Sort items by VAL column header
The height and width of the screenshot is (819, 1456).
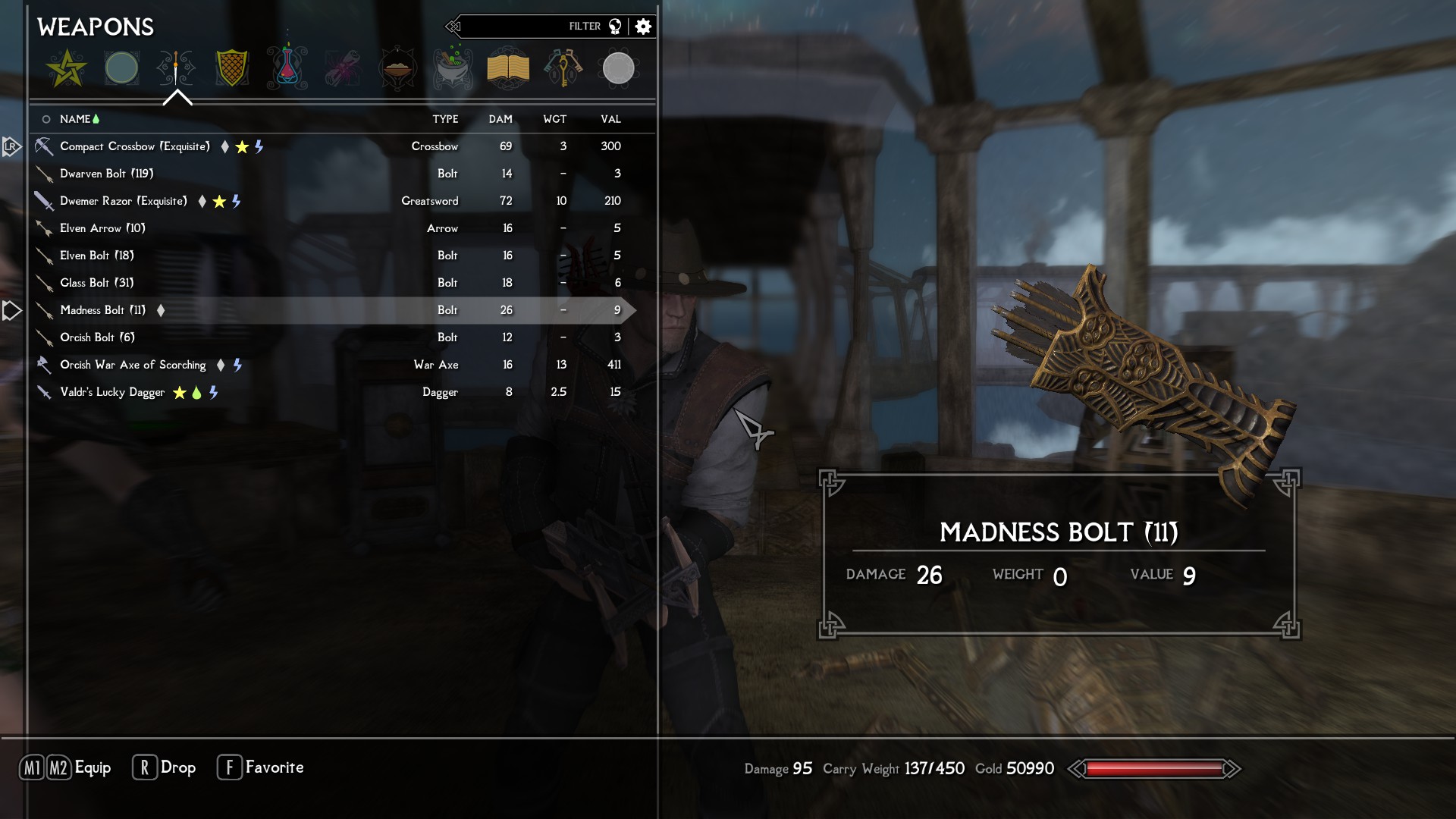[x=610, y=119]
